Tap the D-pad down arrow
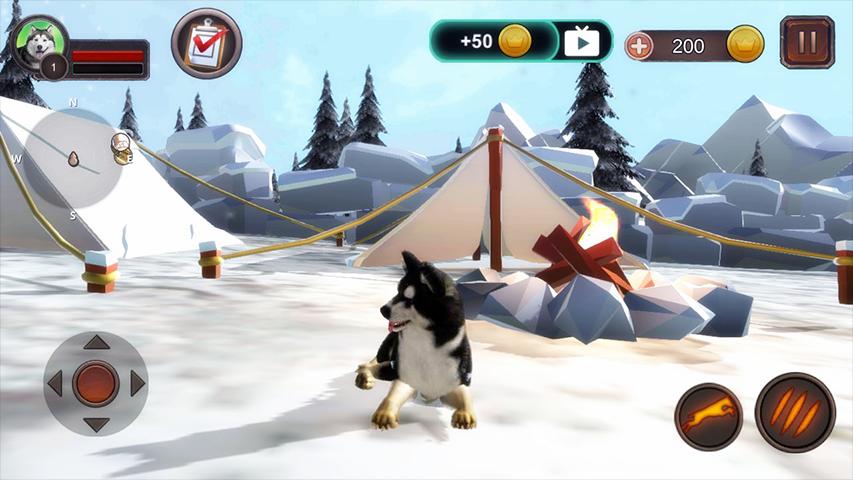The width and height of the screenshot is (853, 480). (96, 424)
